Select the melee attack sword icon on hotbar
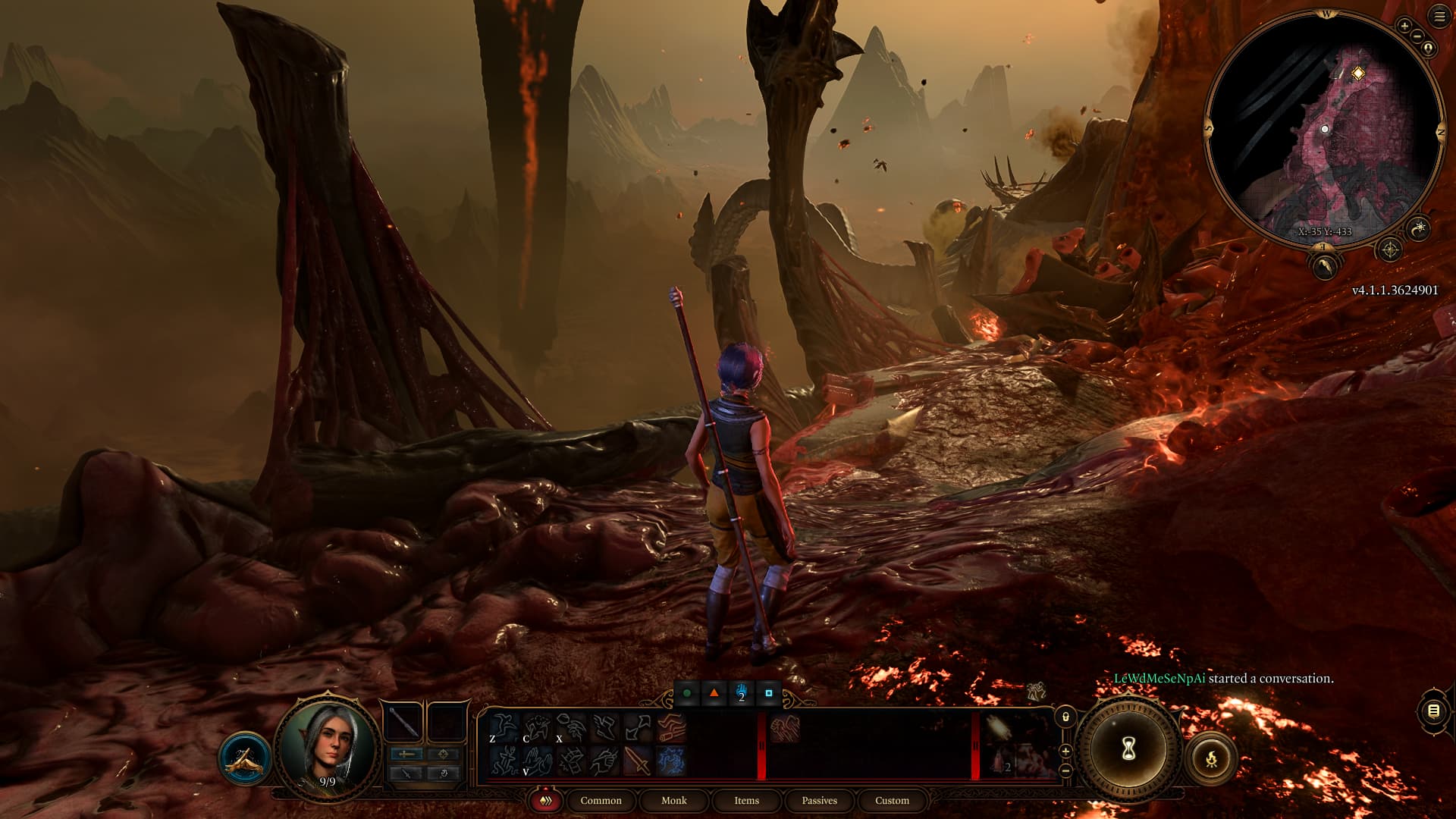The image size is (1456, 819). pos(635,761)
